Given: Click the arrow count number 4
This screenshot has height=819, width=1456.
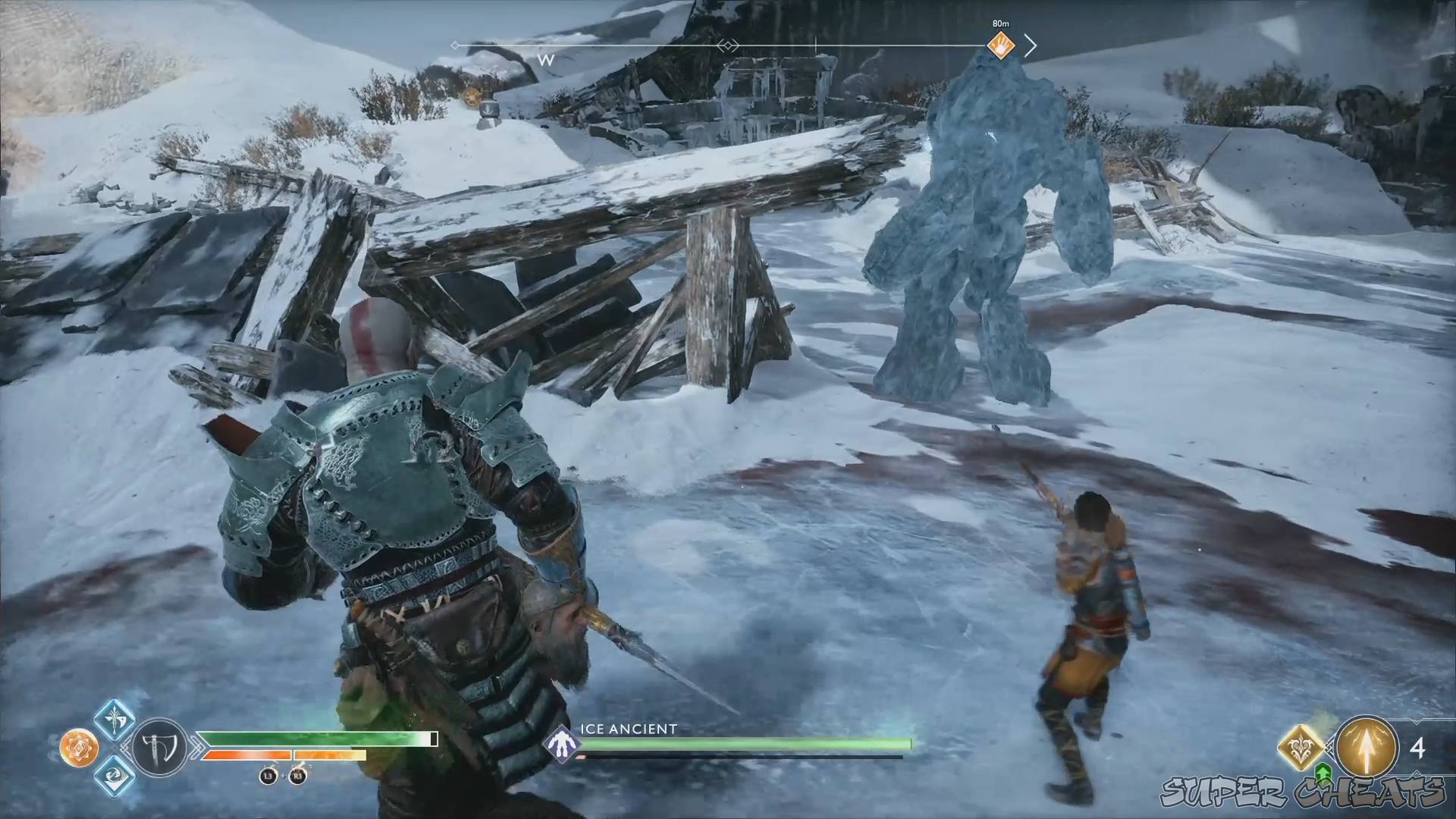Looking at the screenshot, I should click(x=1418, y=747).
